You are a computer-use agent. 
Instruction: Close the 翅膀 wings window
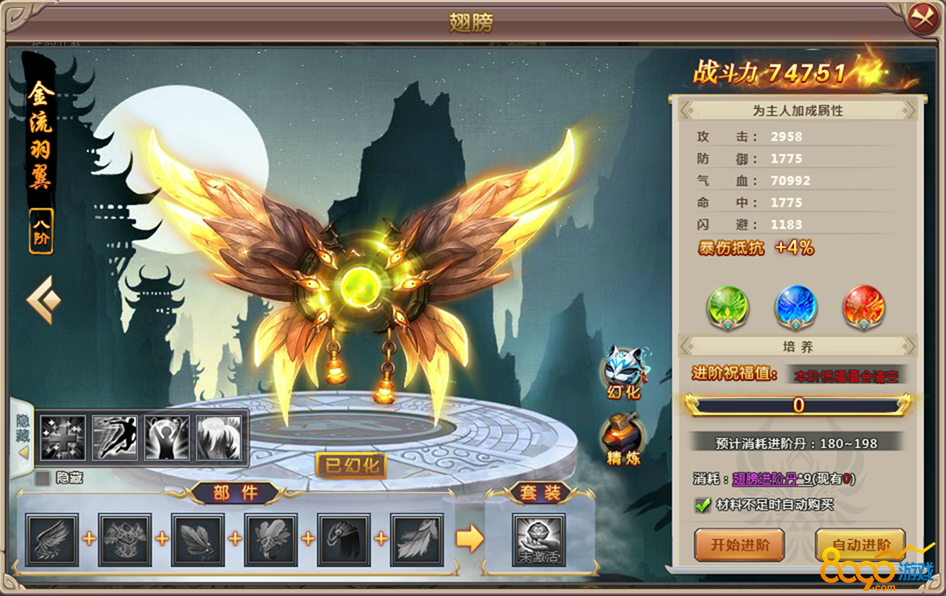pyautogui.click(x=919, y=18)
